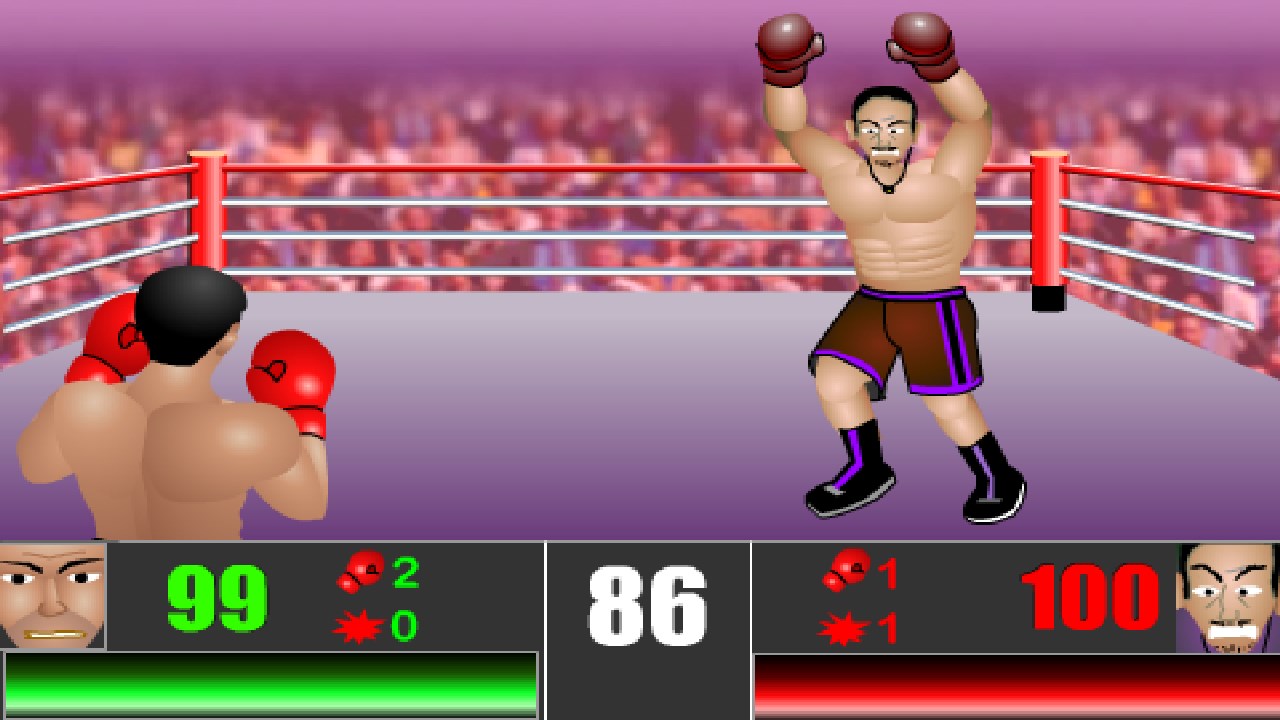
Task: Toggle the round timer showing 86
Action: click(647, 600)
